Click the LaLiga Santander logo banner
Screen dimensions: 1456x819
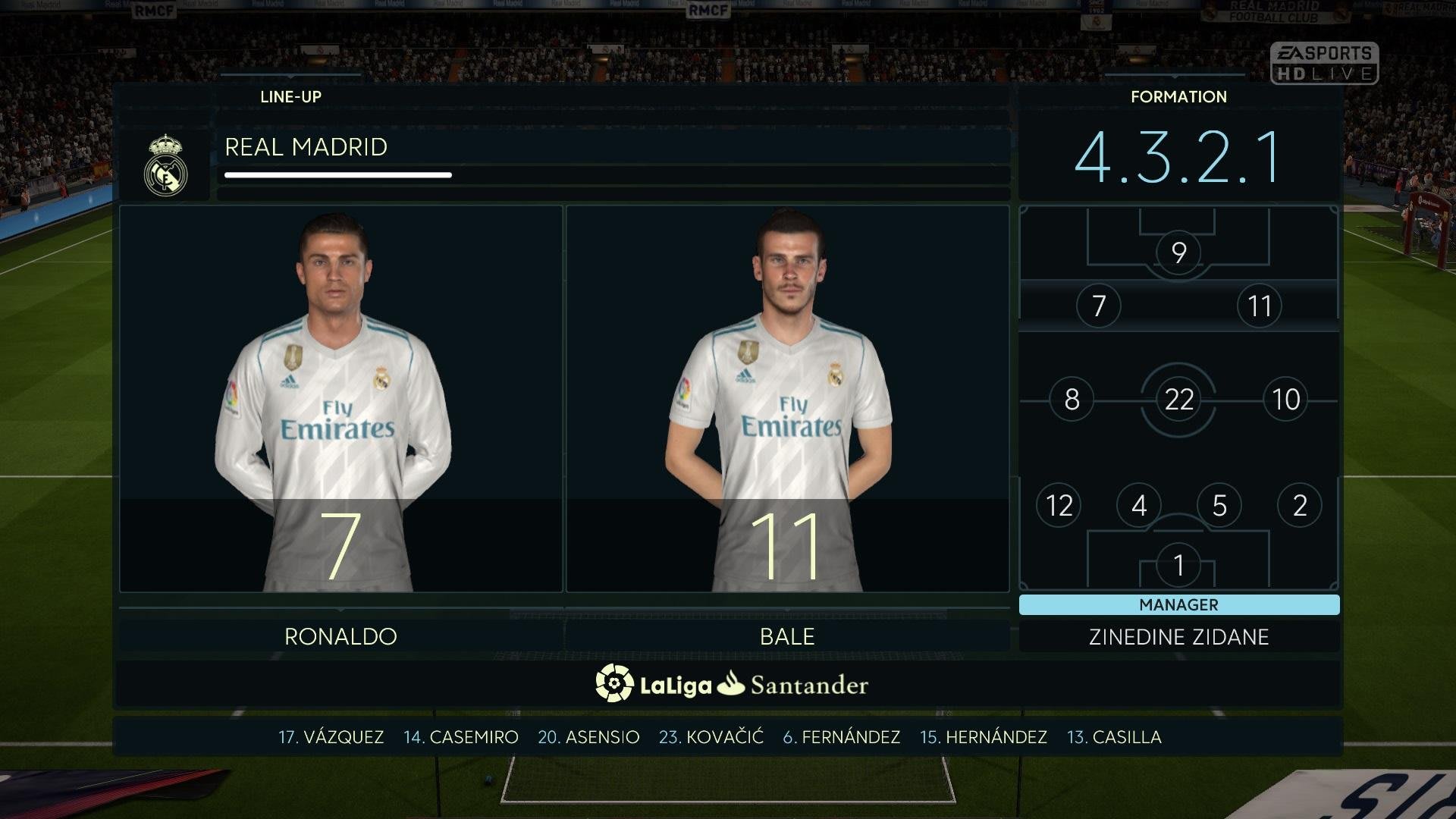click(731, 684)
